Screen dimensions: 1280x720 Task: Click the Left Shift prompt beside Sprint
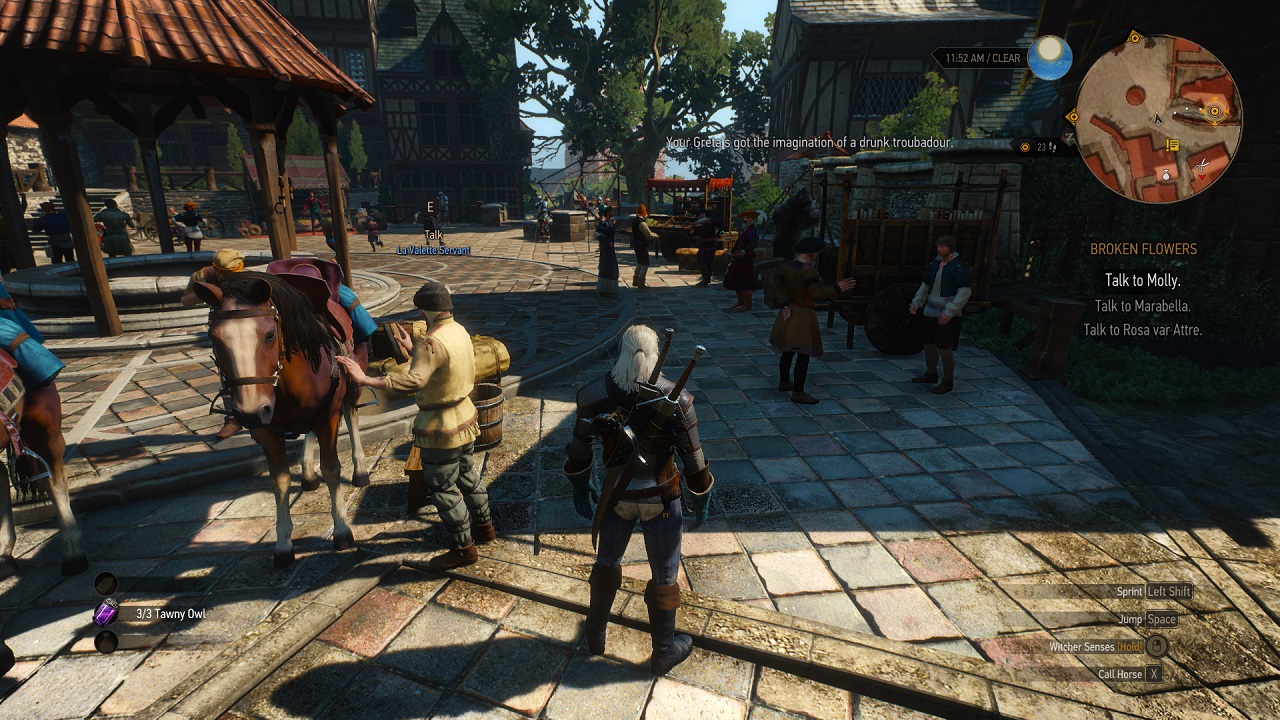coord(1169,591)
